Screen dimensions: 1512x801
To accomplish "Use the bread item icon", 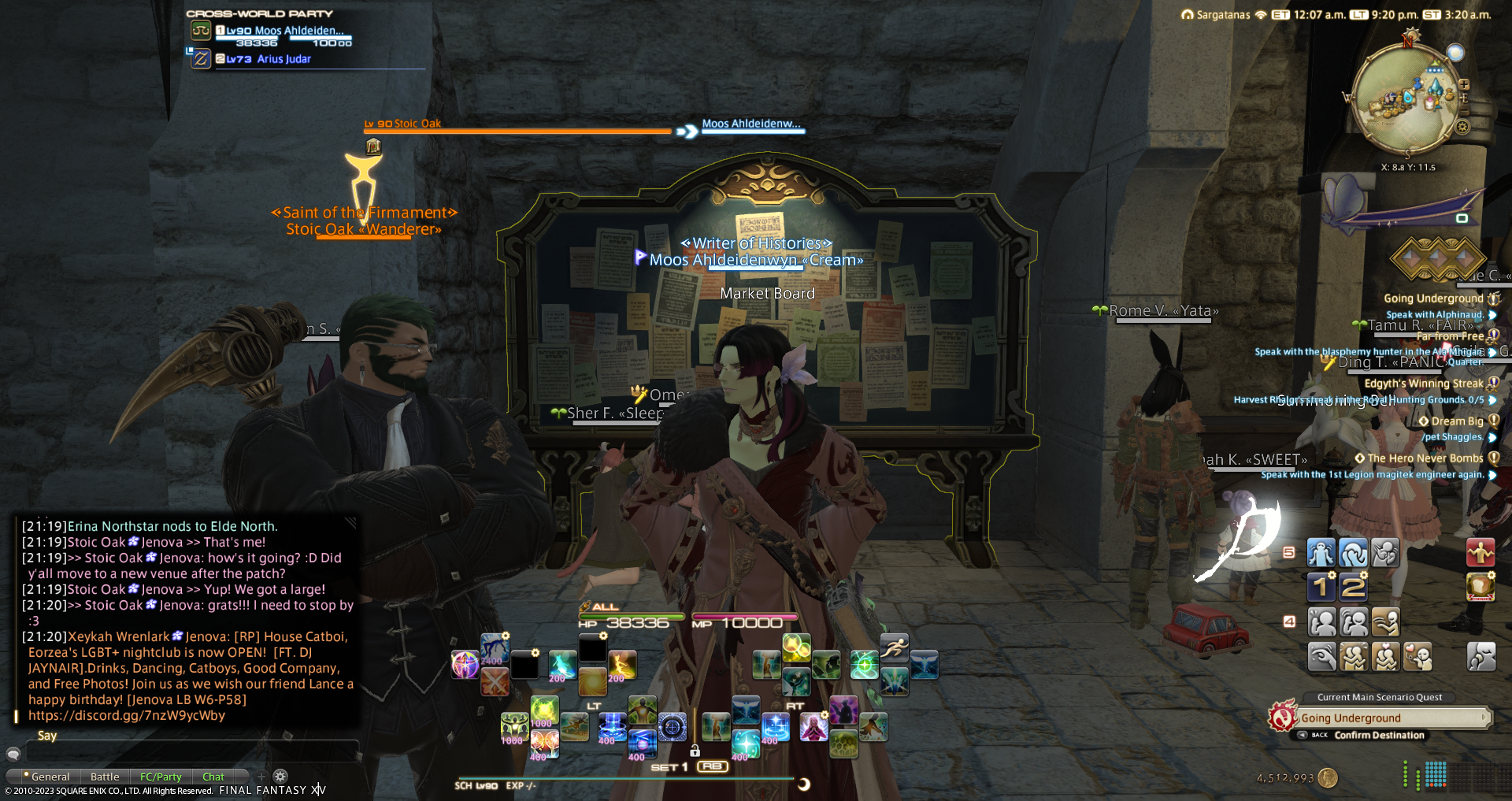I will (x=1480, y=587).
